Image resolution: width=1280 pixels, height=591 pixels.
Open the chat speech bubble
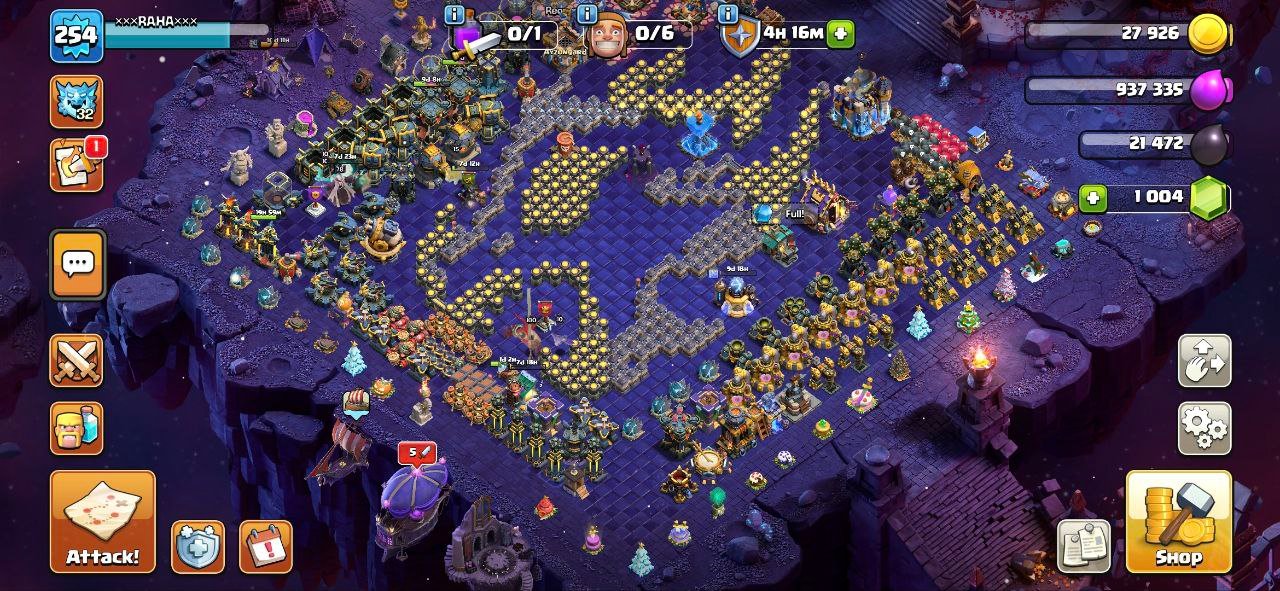coord(77,264)
